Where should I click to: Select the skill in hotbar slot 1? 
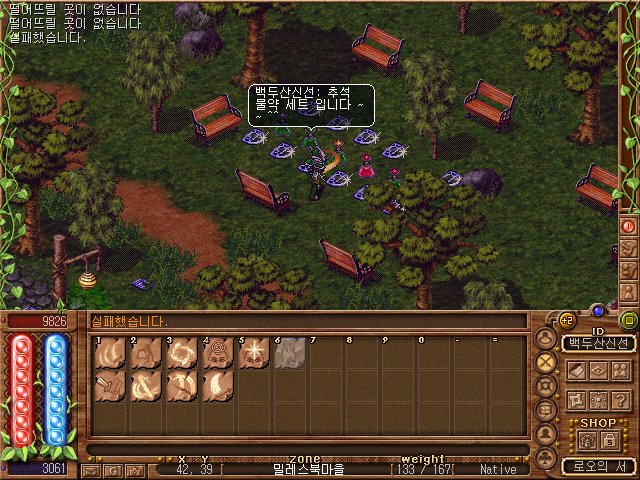click(110, 353)
